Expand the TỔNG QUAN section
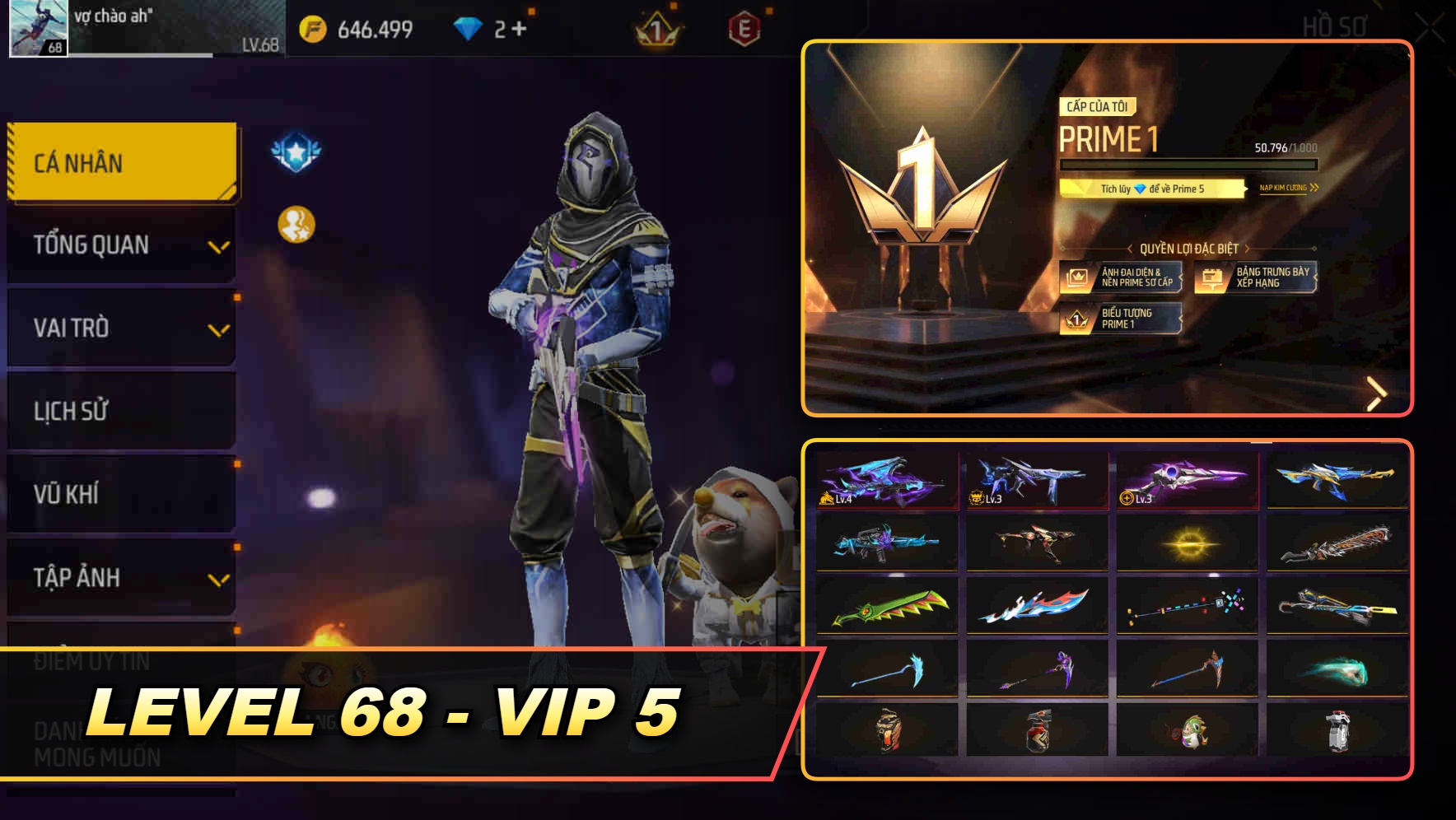Viewport: 1456px width, 820px height. [121, 244]
